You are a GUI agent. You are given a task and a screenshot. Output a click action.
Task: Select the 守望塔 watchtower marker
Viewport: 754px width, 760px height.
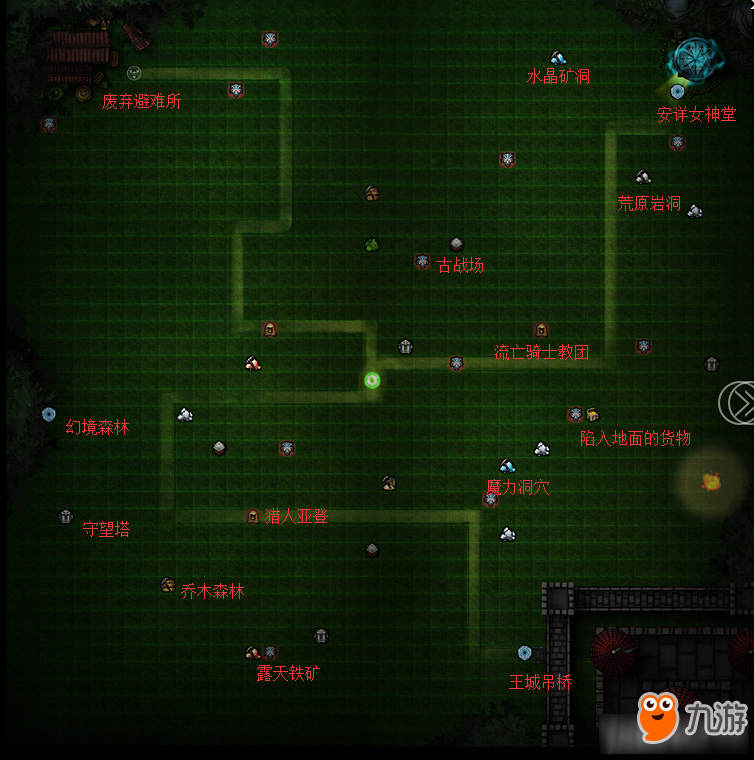66,517
